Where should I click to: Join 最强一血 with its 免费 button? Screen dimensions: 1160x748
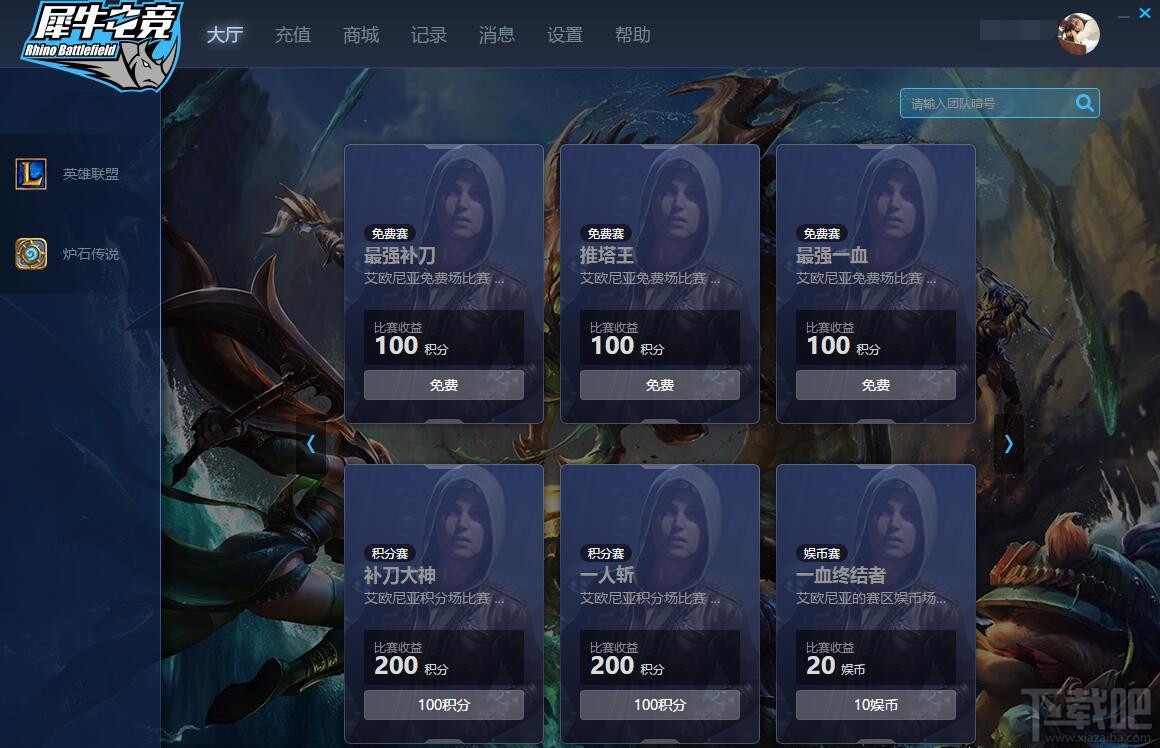876,385
